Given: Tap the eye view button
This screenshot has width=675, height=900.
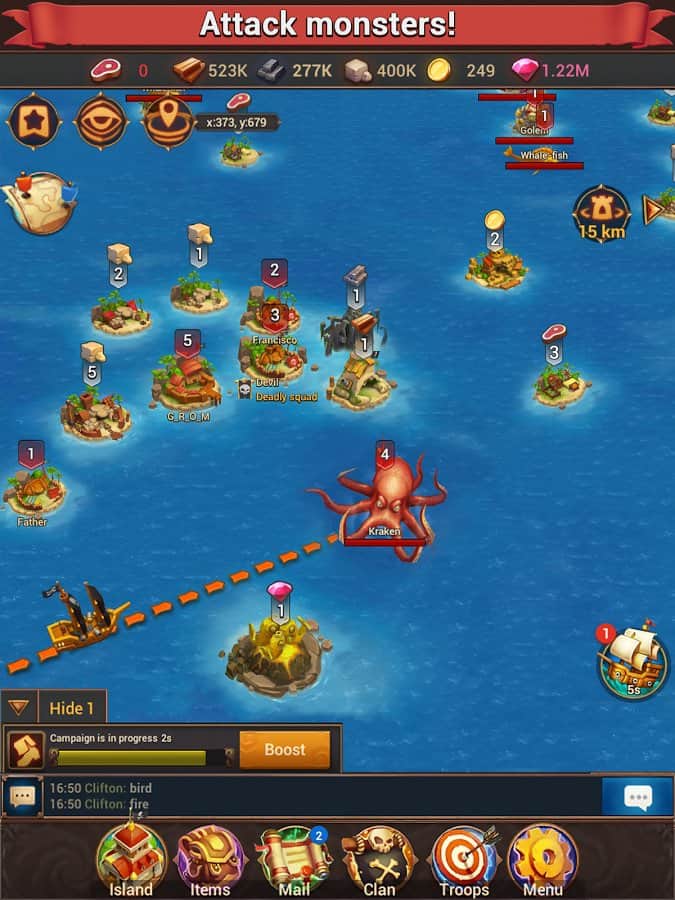Looking at the screenshot, I should 101,121.
